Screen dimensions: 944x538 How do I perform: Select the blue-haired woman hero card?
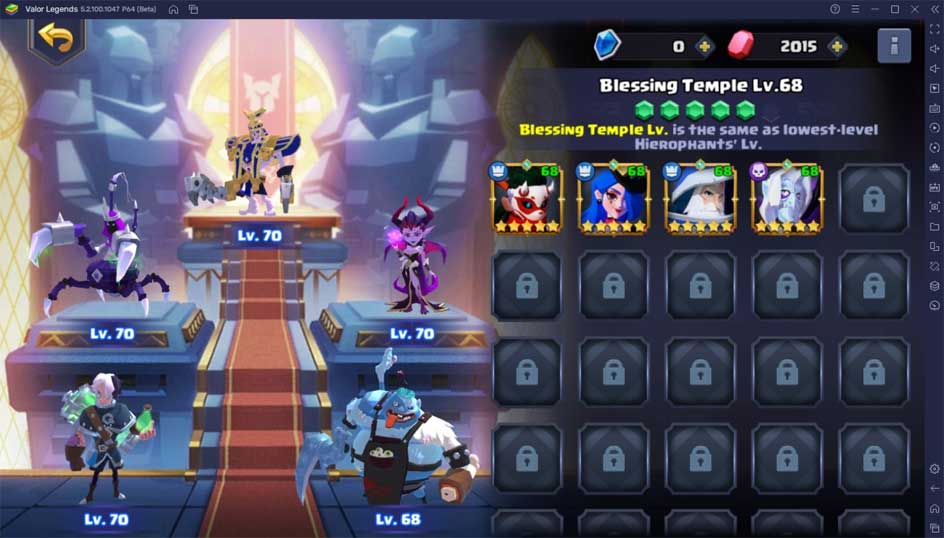[613, 198]
